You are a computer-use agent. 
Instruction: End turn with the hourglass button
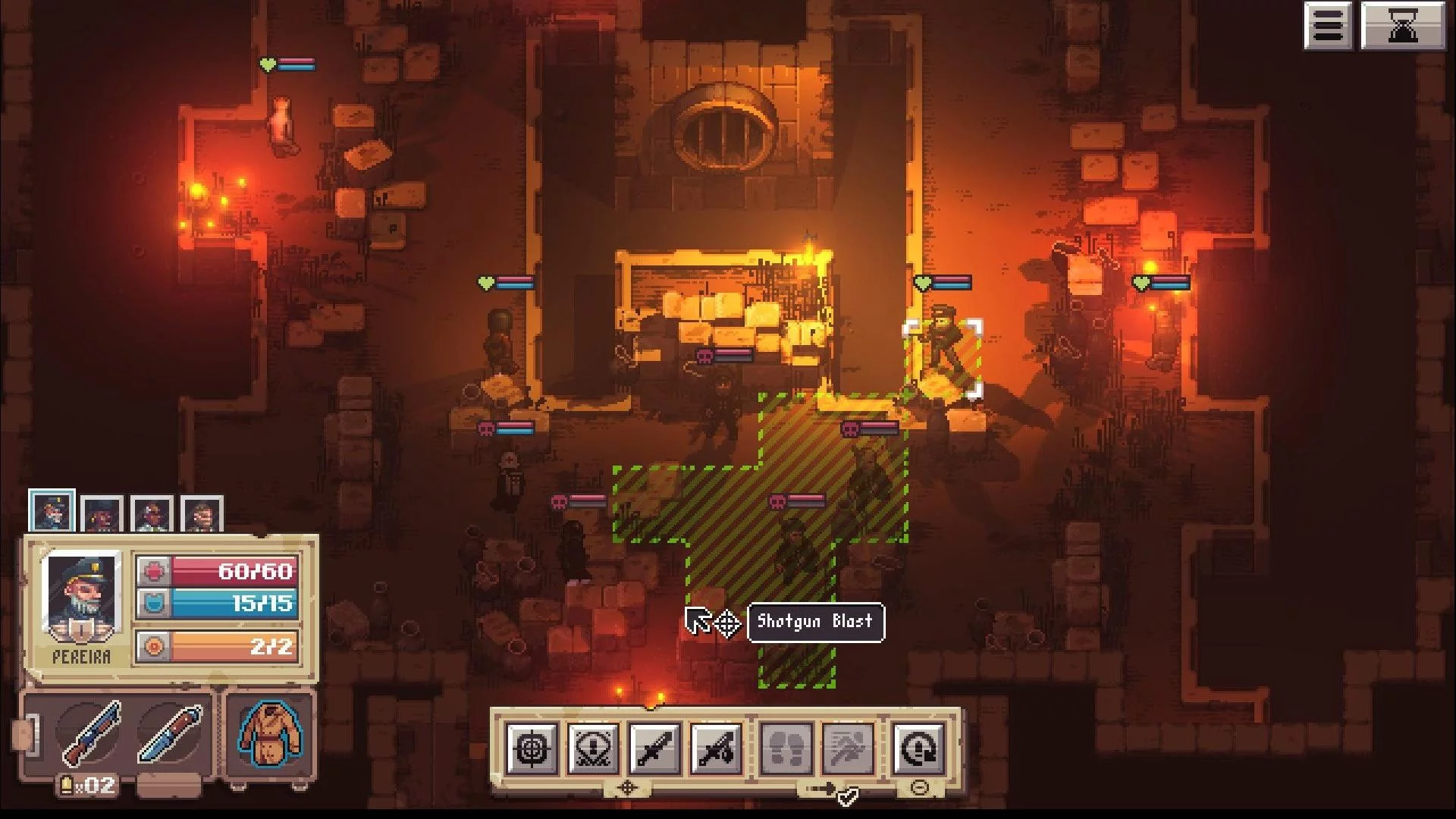point(1402,27)
